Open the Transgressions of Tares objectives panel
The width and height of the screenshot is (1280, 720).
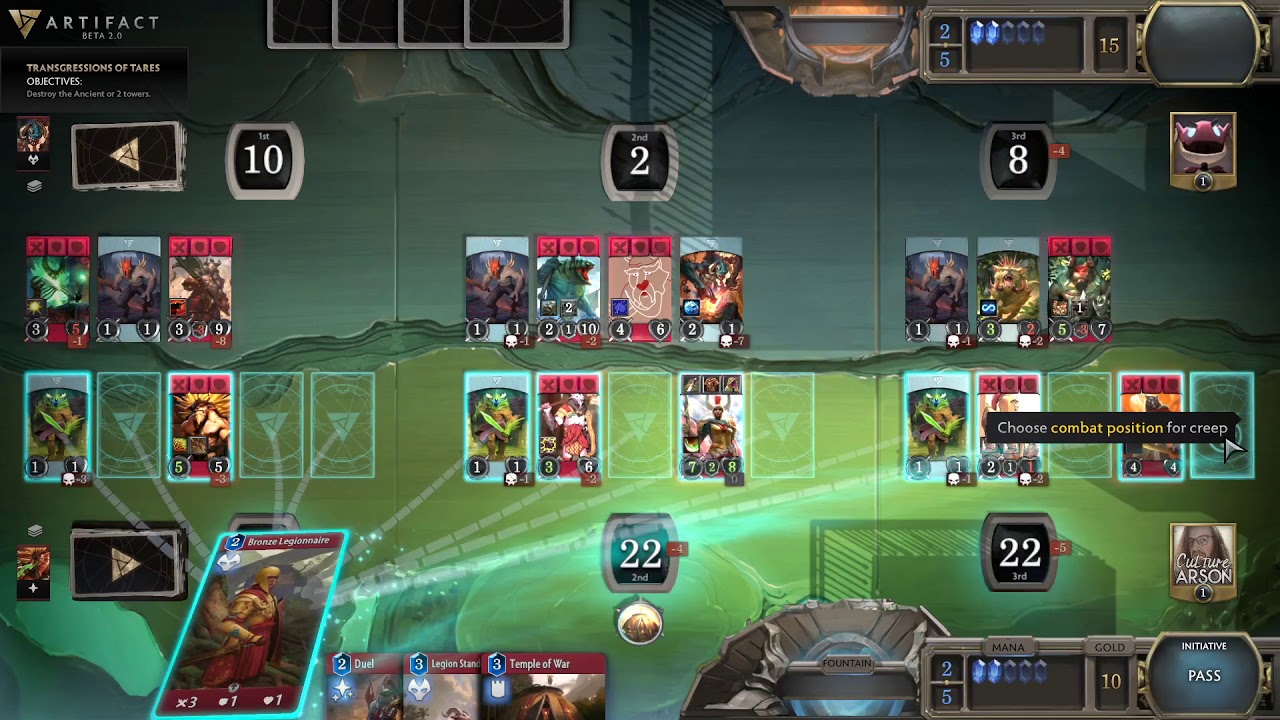(93, 80)
